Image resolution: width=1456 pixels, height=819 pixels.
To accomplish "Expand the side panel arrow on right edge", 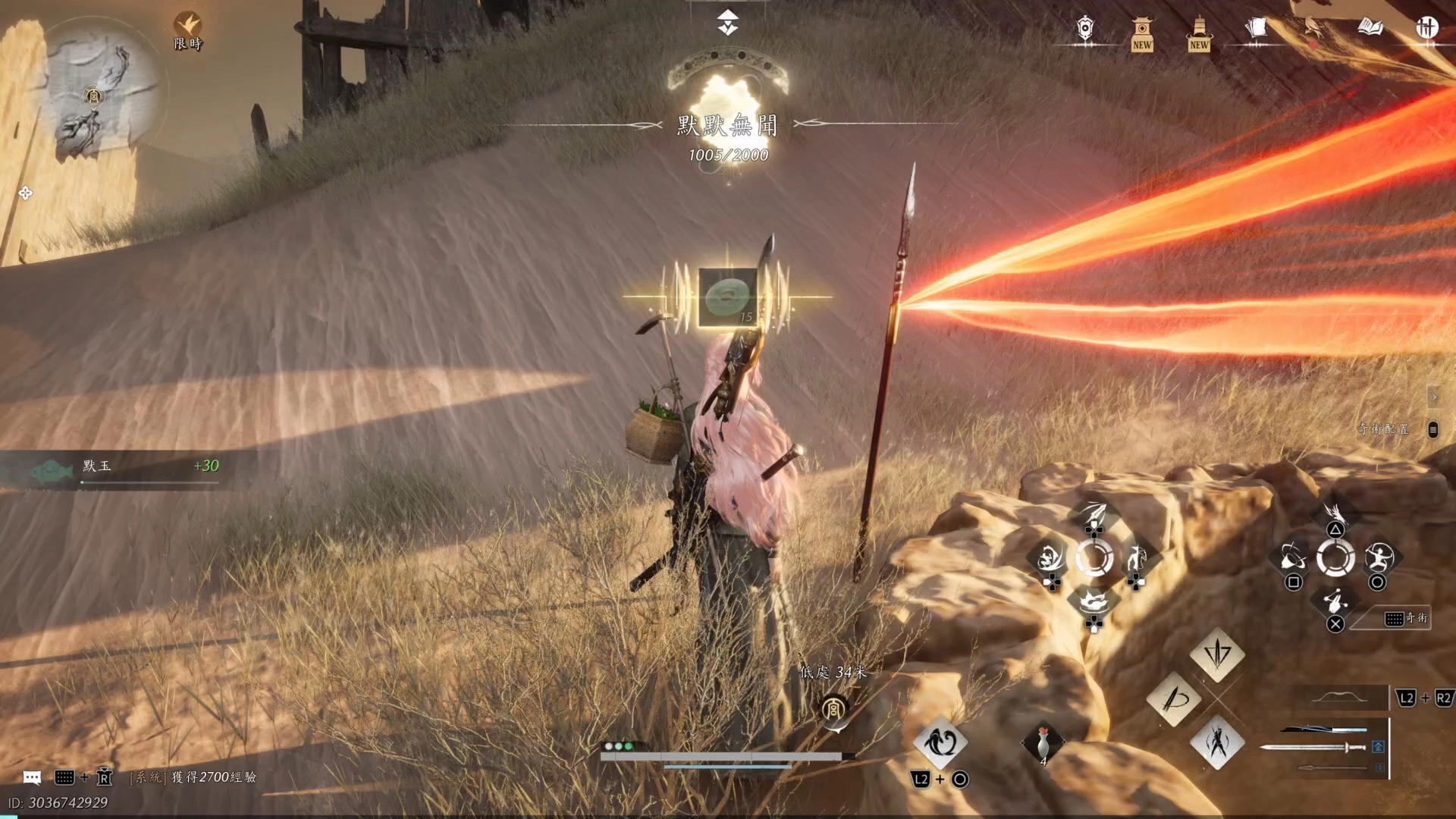I will point(1433,397).
